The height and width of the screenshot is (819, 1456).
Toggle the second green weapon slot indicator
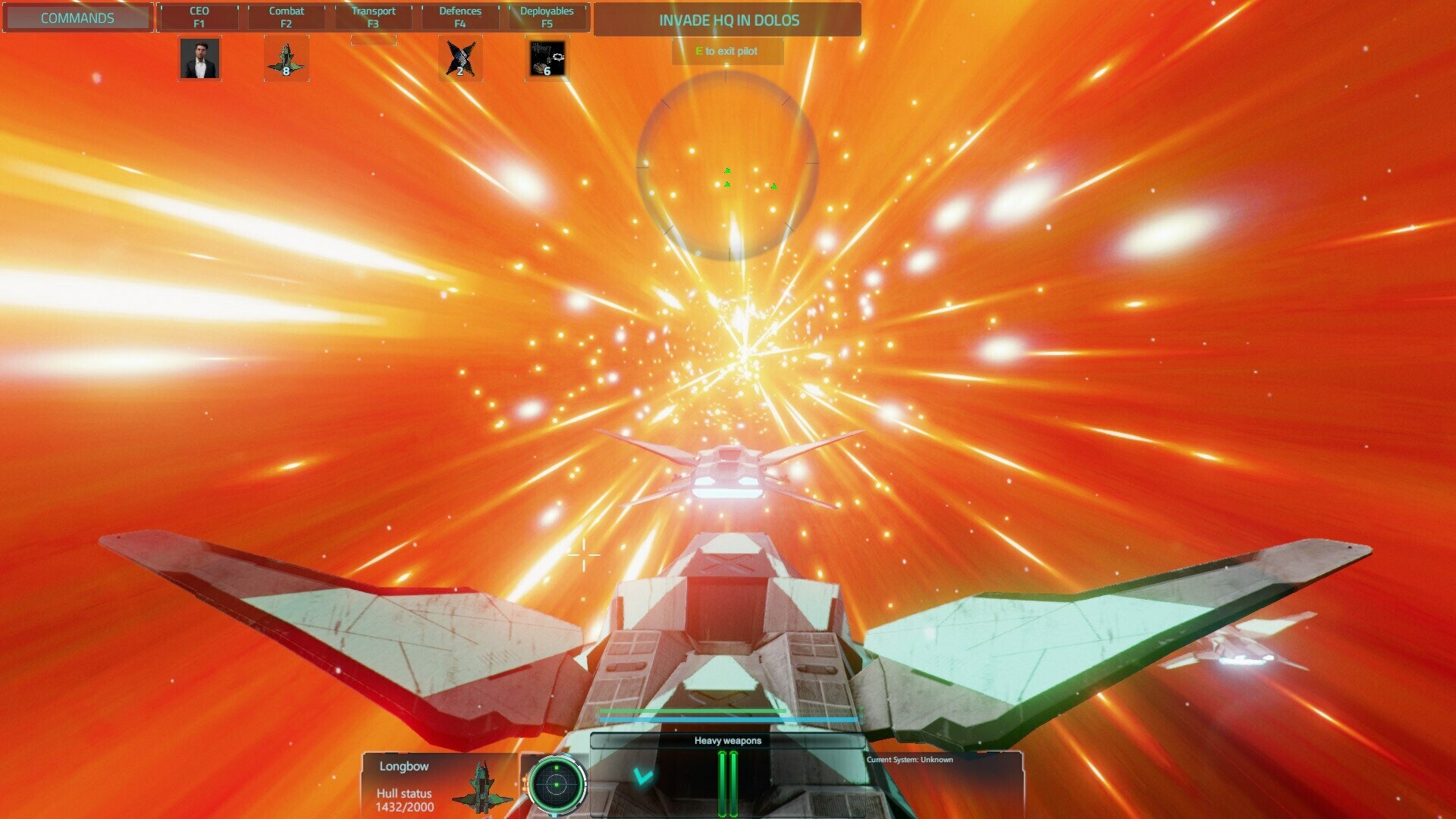[733, 784]
